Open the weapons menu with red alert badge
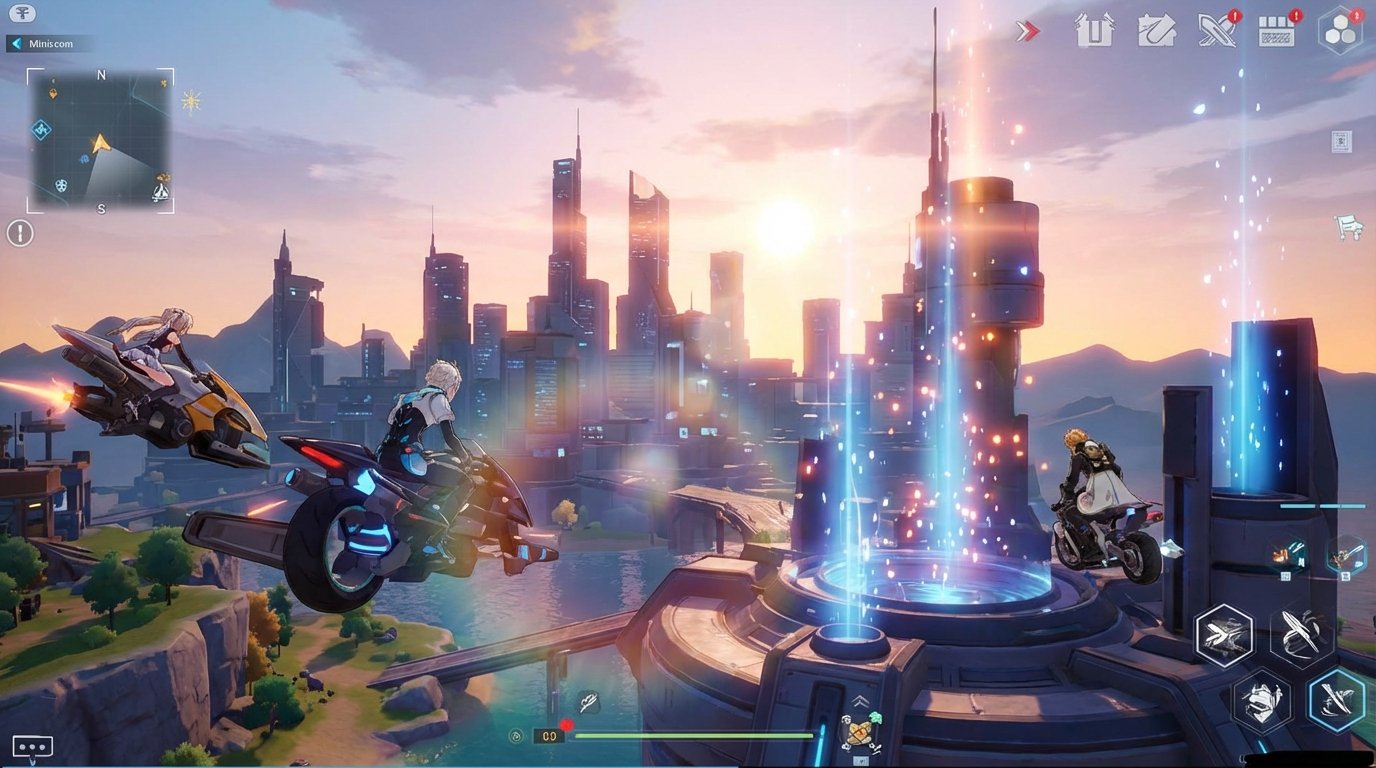Viewport: 1376px width, 768px height. point(1215,31)
